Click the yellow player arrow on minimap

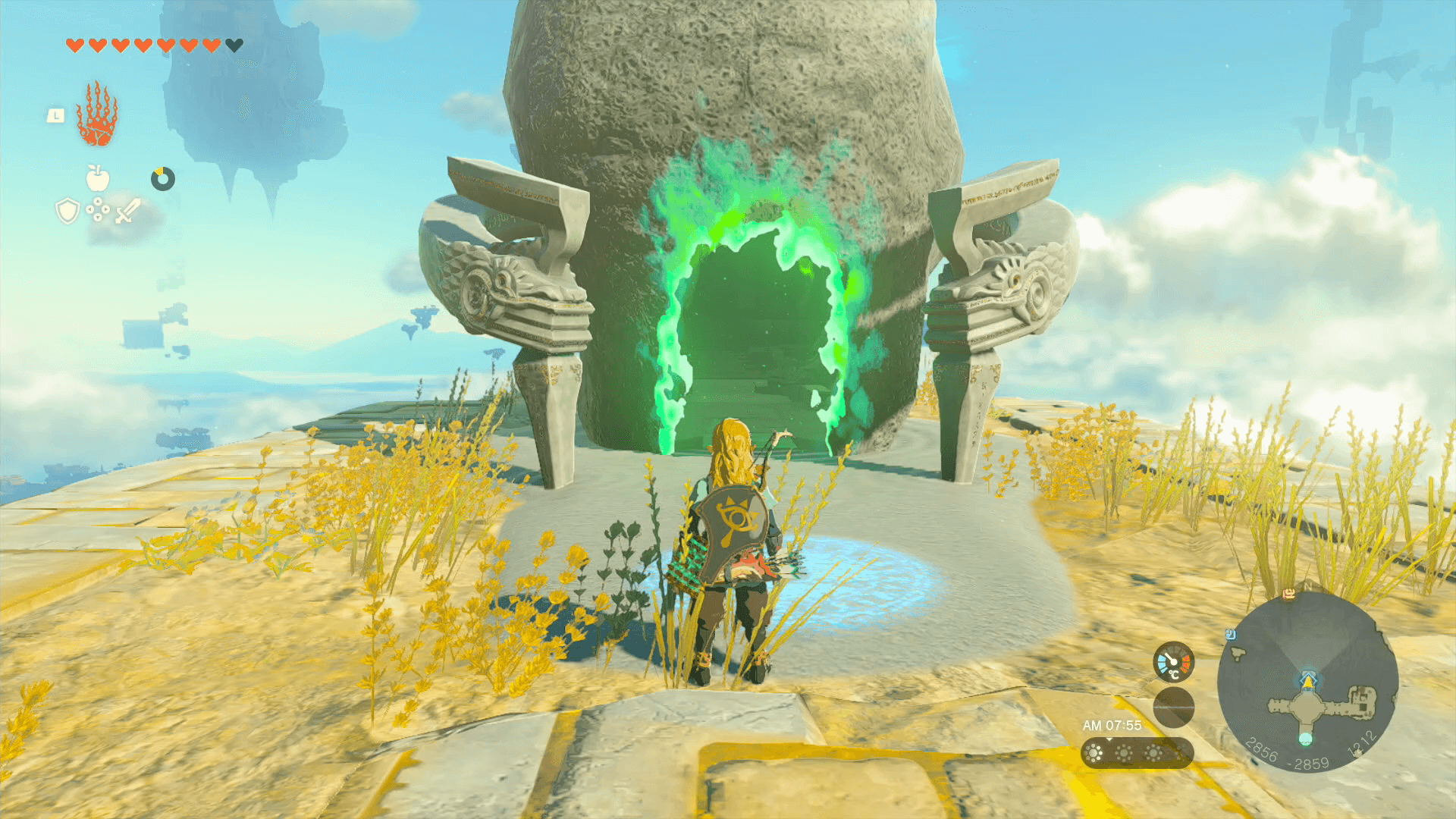[x=1307, y=682]
